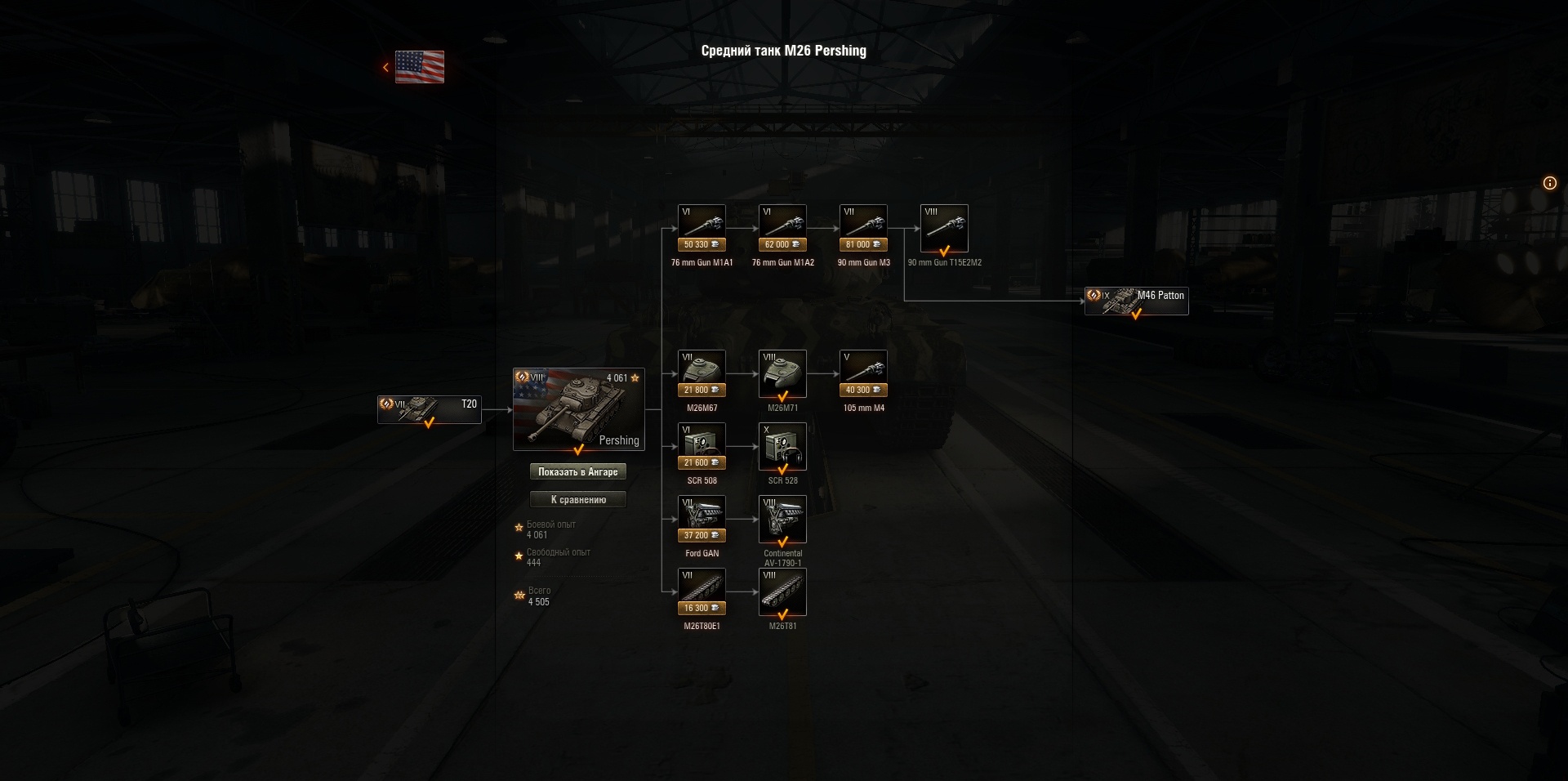Viewport: 1568px width, 781px height.
Task: Select the 90 mm Gun M3 module
Action: pos(862,221)
